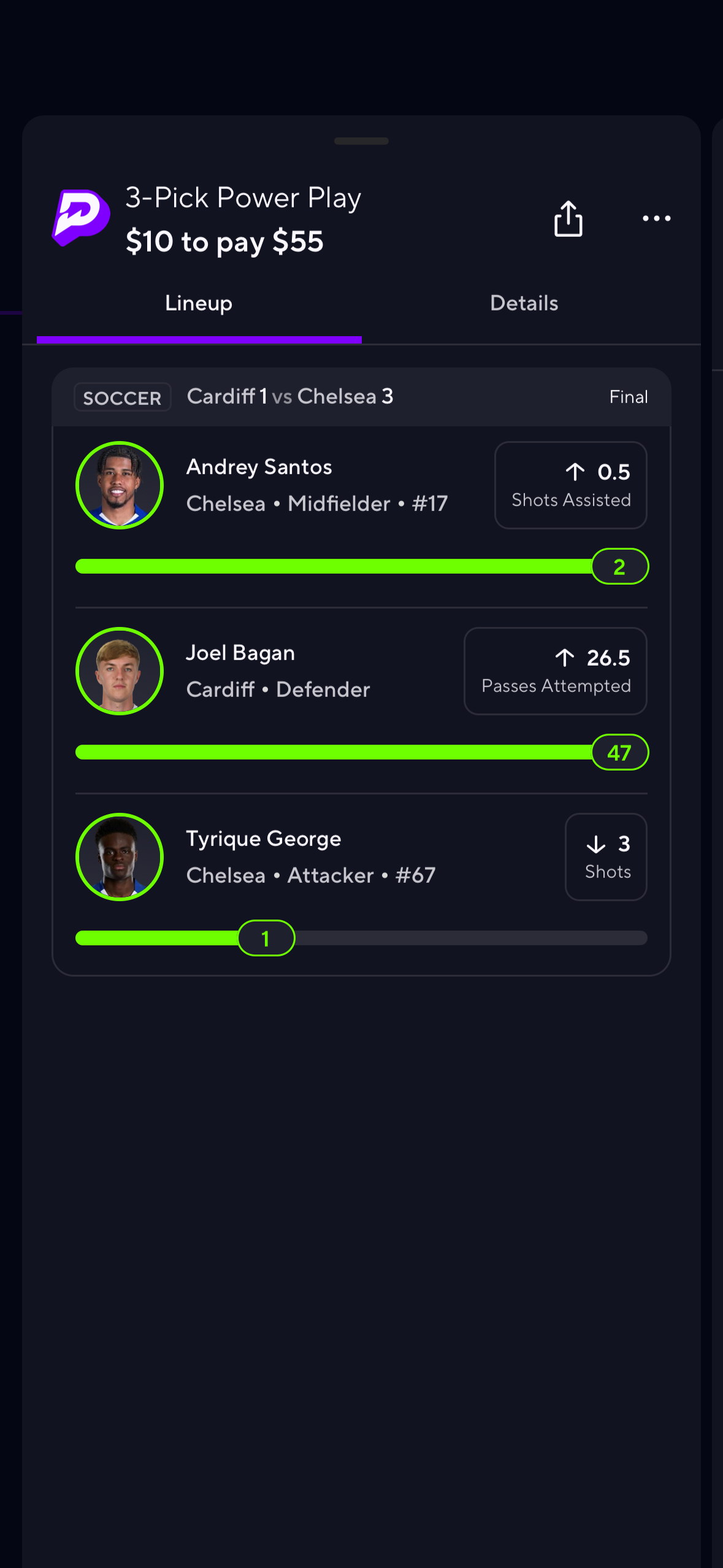
Task: Click the drag handle at sheet top
Action: (361, 141)
